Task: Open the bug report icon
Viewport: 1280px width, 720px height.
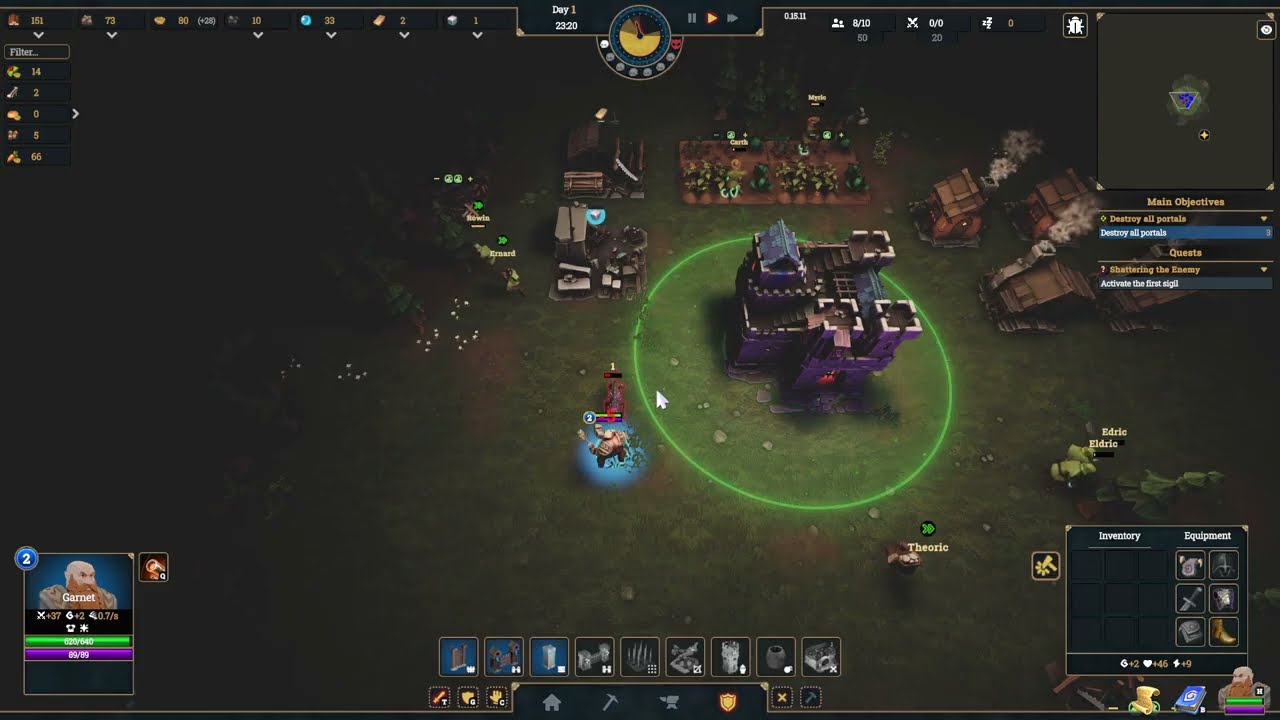Action: coord(1075,26)
